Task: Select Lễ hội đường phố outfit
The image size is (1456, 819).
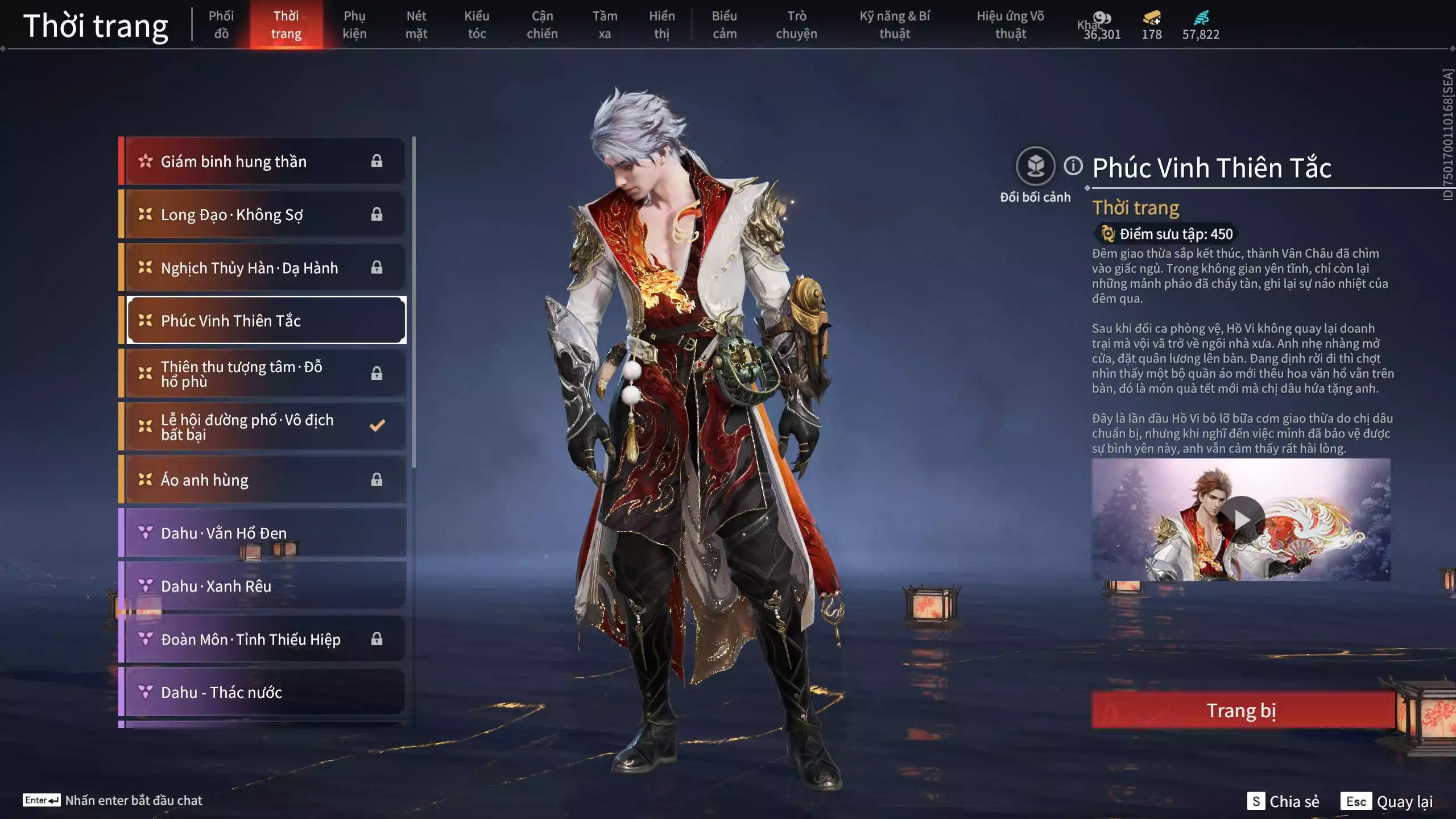Action: [x=264, y=427]
